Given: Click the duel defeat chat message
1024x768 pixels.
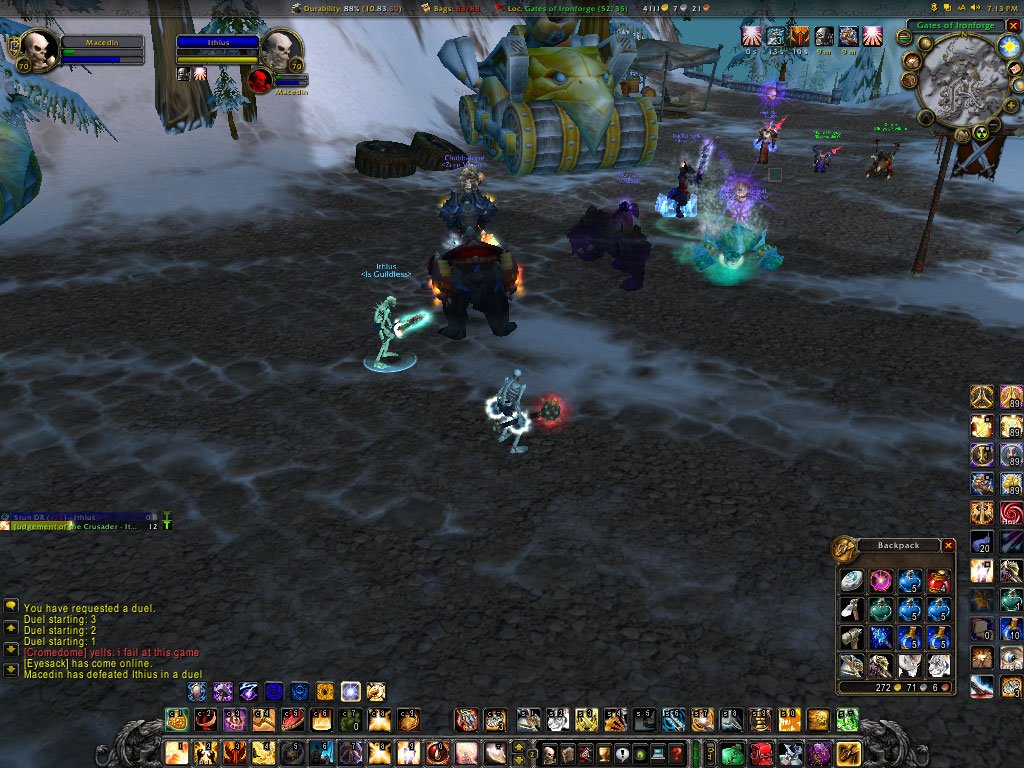Looking at the screenshot, I should click(113, 675).
